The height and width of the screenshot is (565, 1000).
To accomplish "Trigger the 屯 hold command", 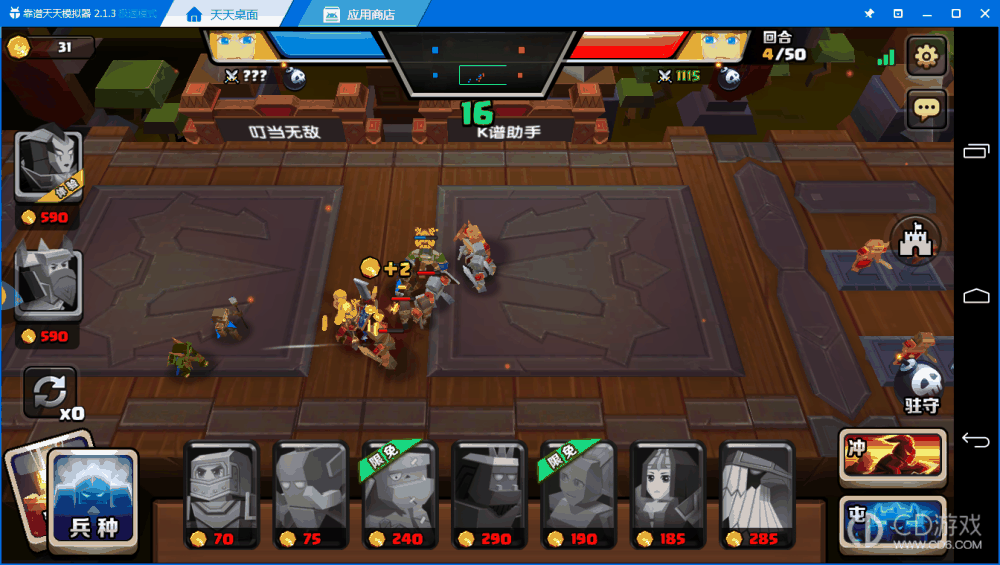I will pyautogui.click(x=893, y=522).
